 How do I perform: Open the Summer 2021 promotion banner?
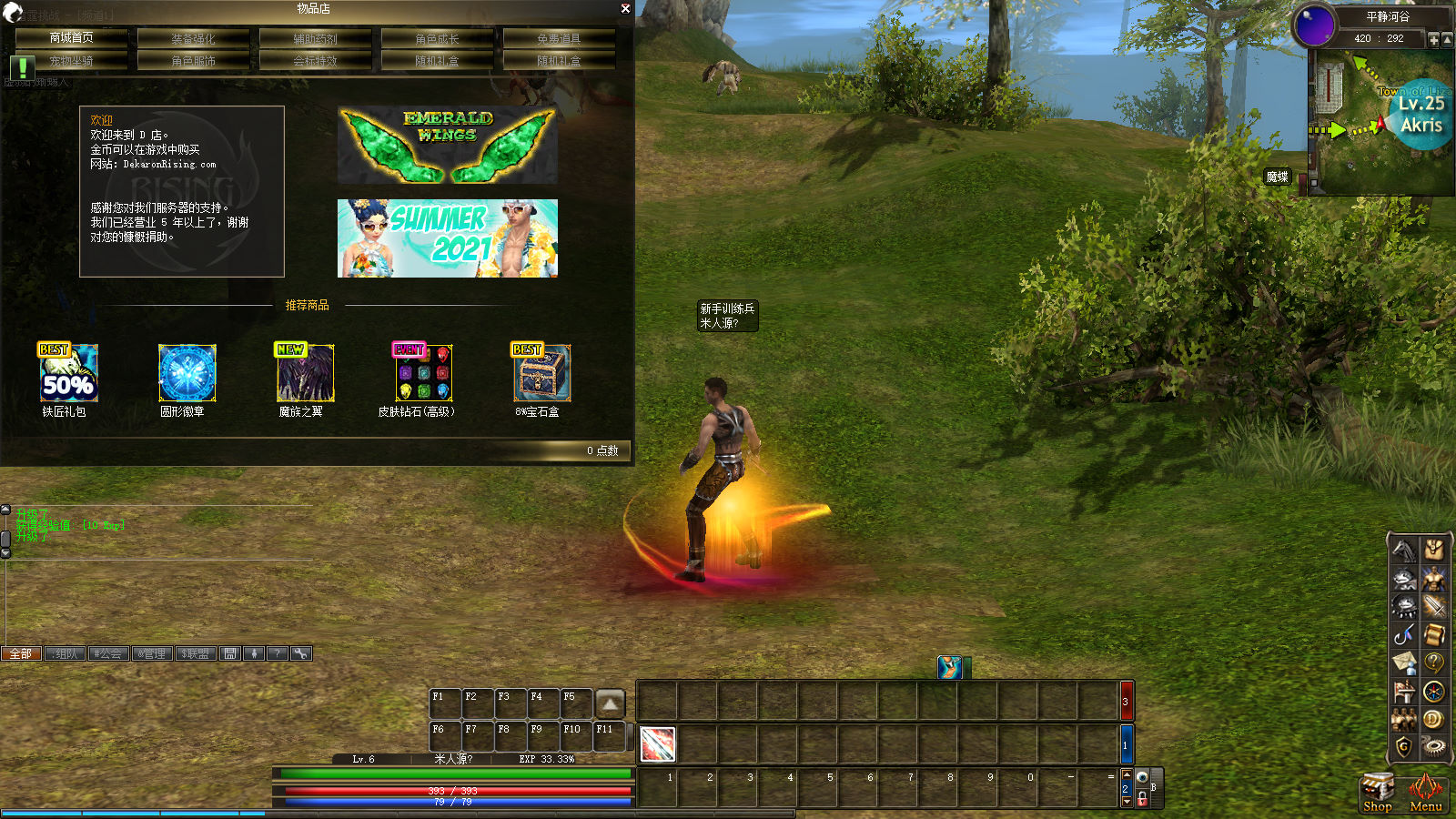pos(447,238)
